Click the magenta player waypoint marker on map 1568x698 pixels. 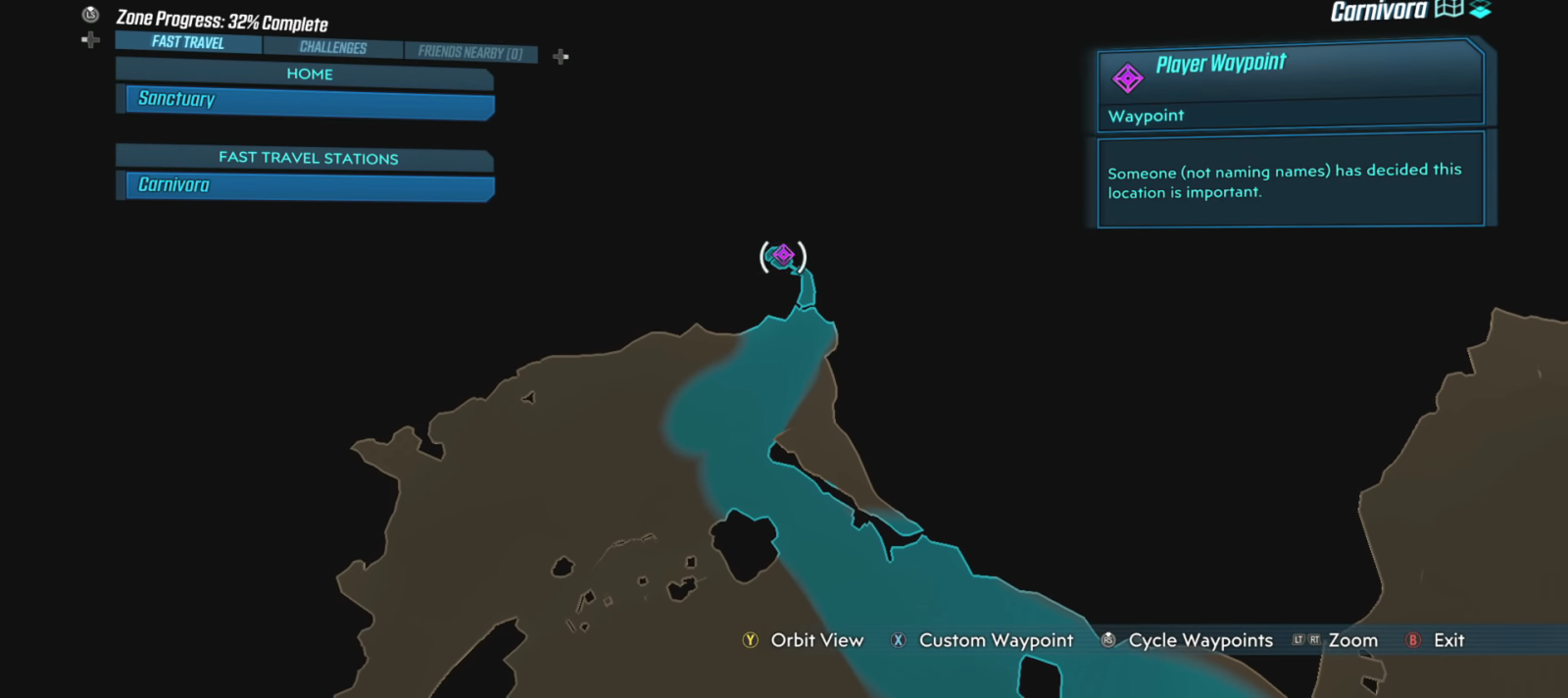click(783, 256)
